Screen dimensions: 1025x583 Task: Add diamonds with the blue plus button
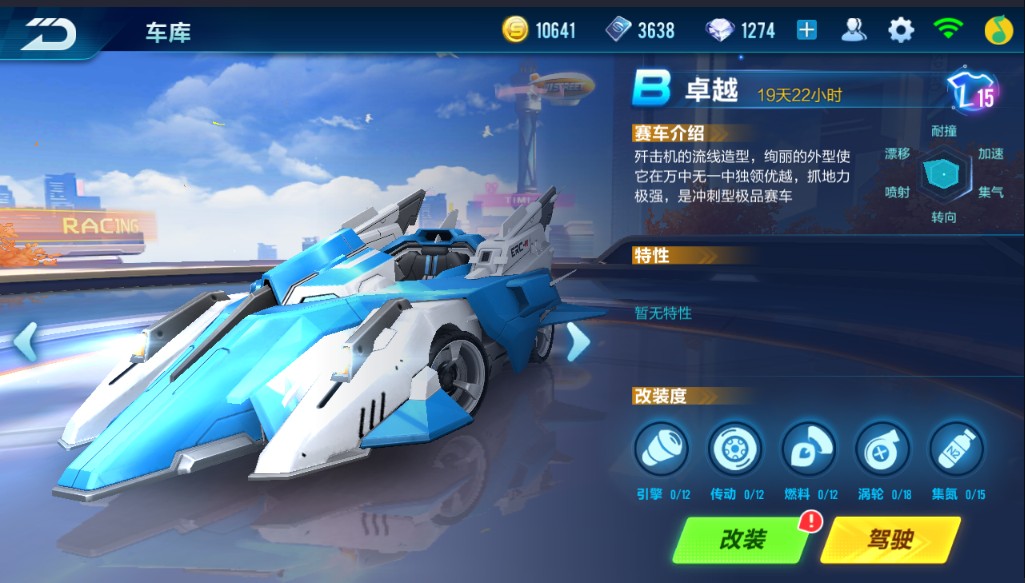click(x=807, y=30)
